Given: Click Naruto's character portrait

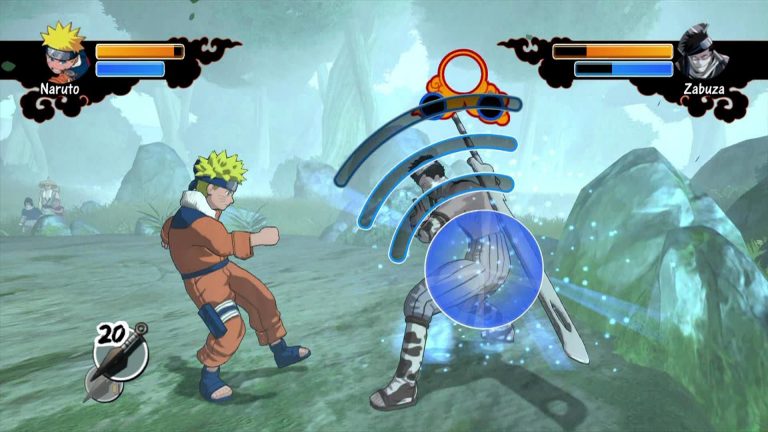Looking at the screenshot, I should [x=62, y=52].
